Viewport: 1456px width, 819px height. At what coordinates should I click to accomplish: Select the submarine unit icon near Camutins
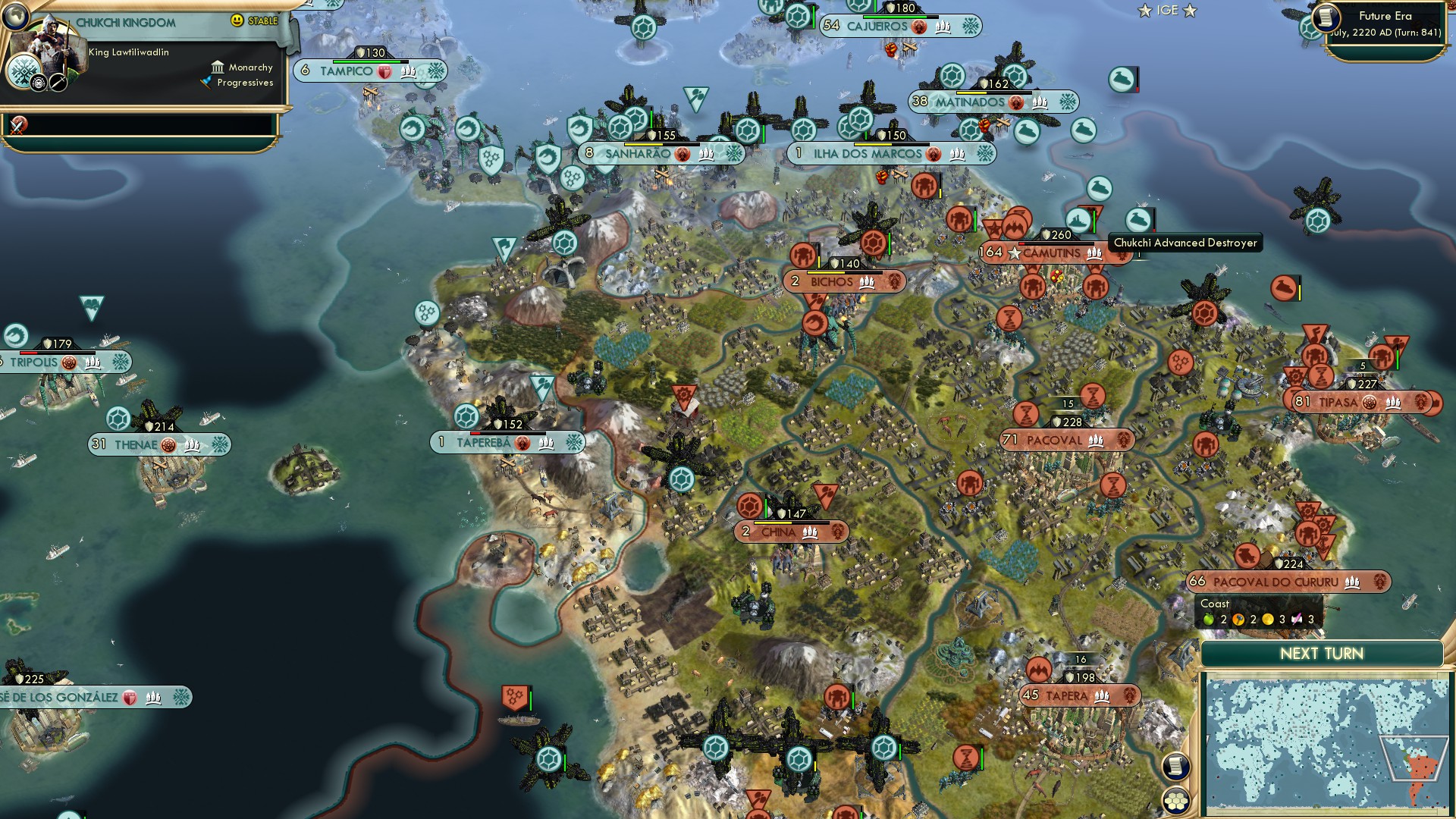(x=1099, y=189)
